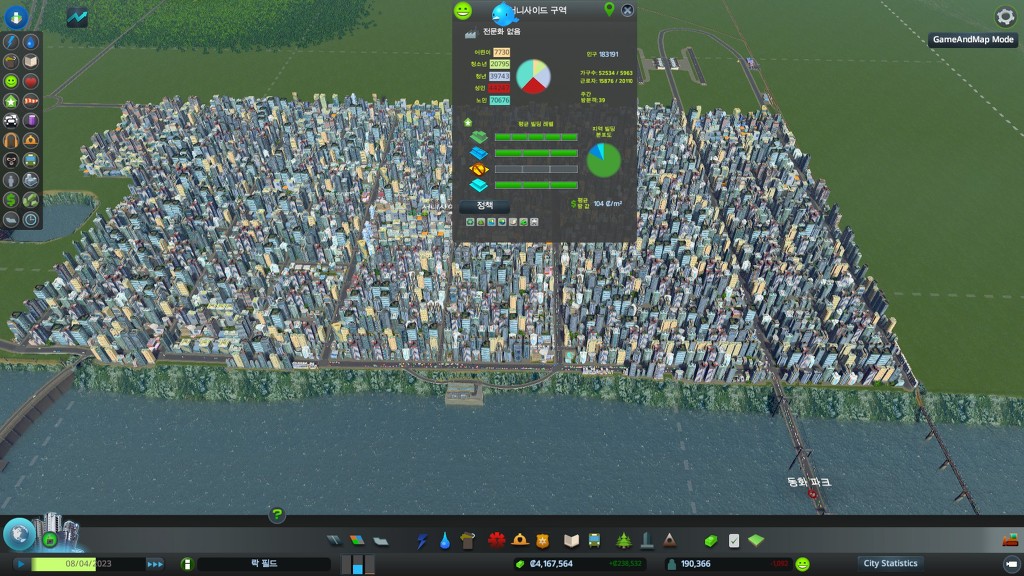Viewport: 1024px width, 576px height.
Task: Select the parks tree build menu
Action: (623, 541)
